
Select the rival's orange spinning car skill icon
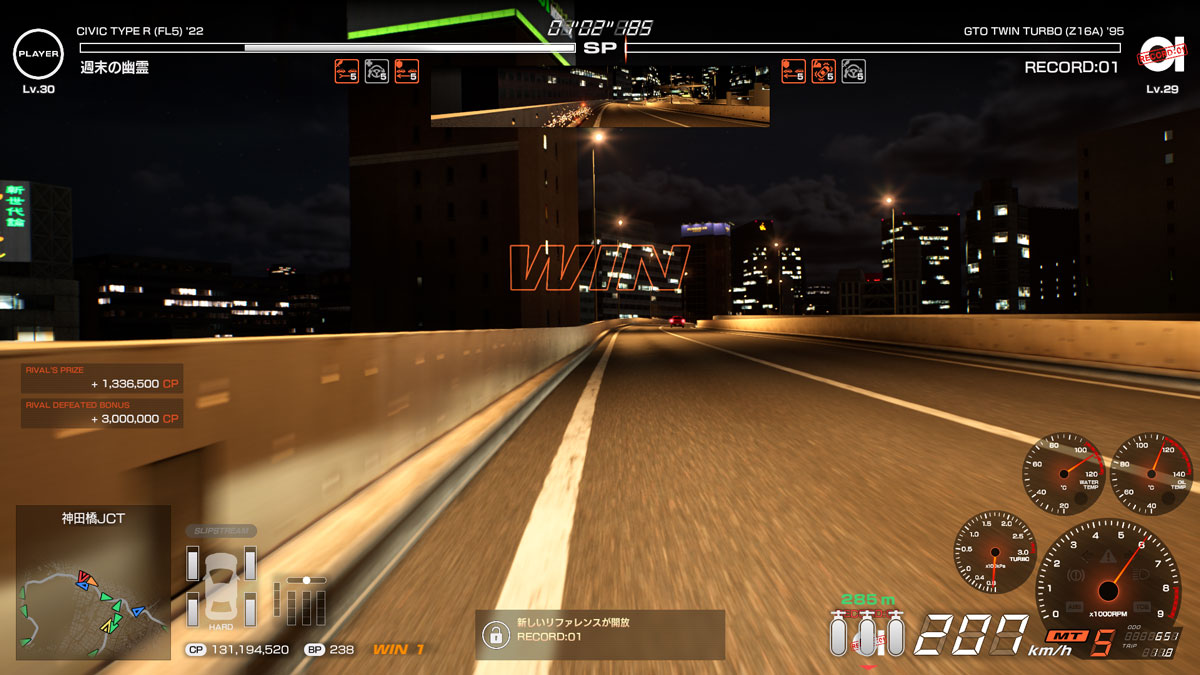823,71
